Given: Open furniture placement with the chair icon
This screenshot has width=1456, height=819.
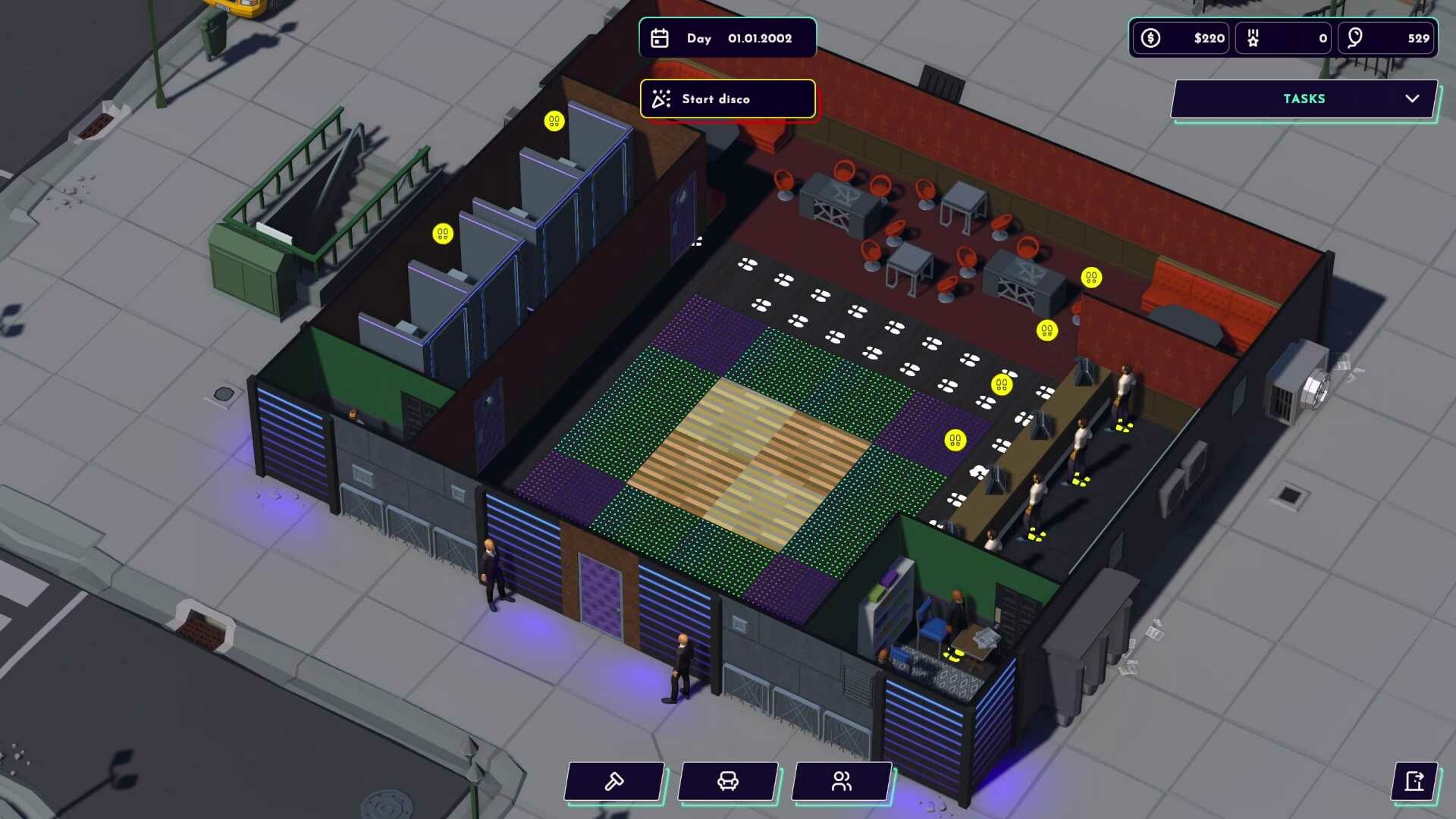Looking at the screenshot, I should [727, 782].
